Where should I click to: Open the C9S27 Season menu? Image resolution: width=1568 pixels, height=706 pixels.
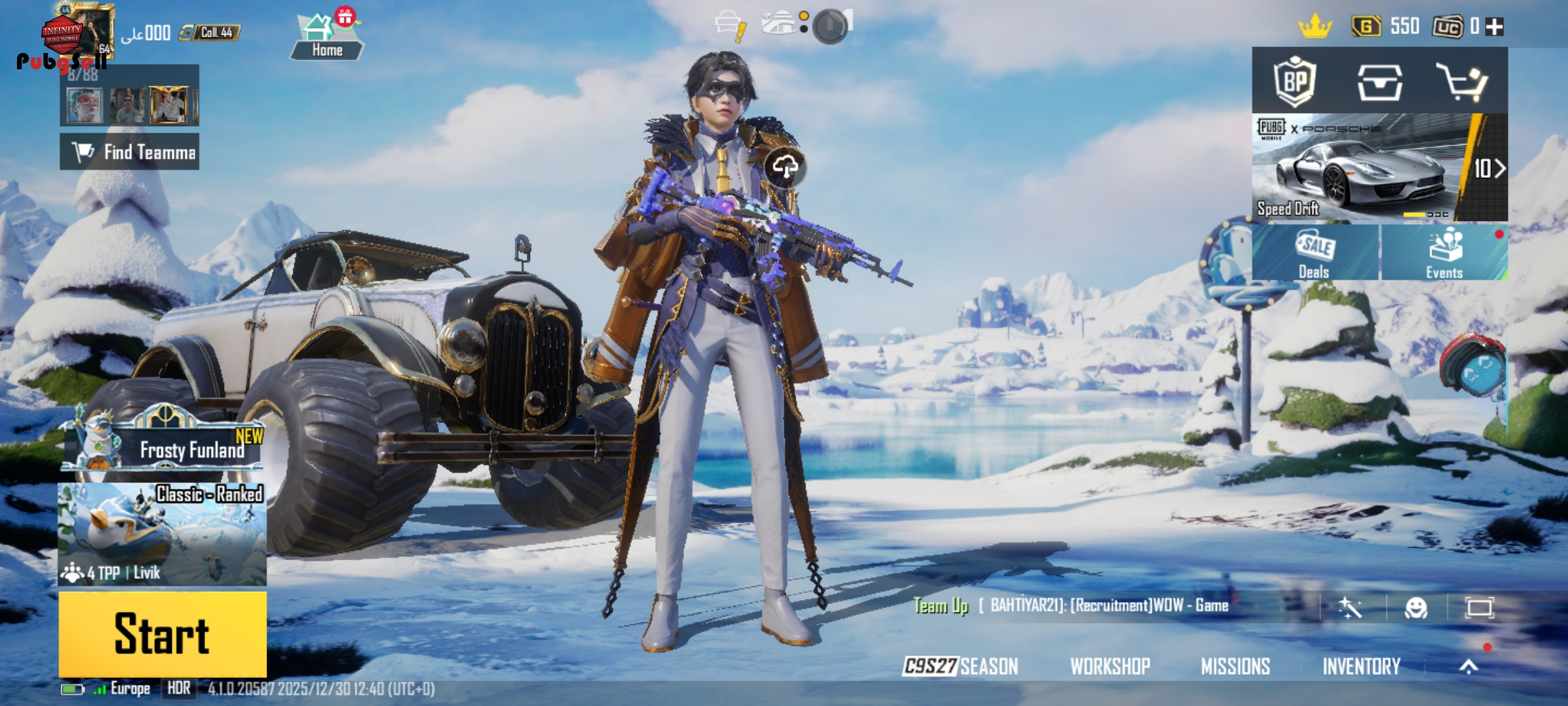[x=960, y=666]
